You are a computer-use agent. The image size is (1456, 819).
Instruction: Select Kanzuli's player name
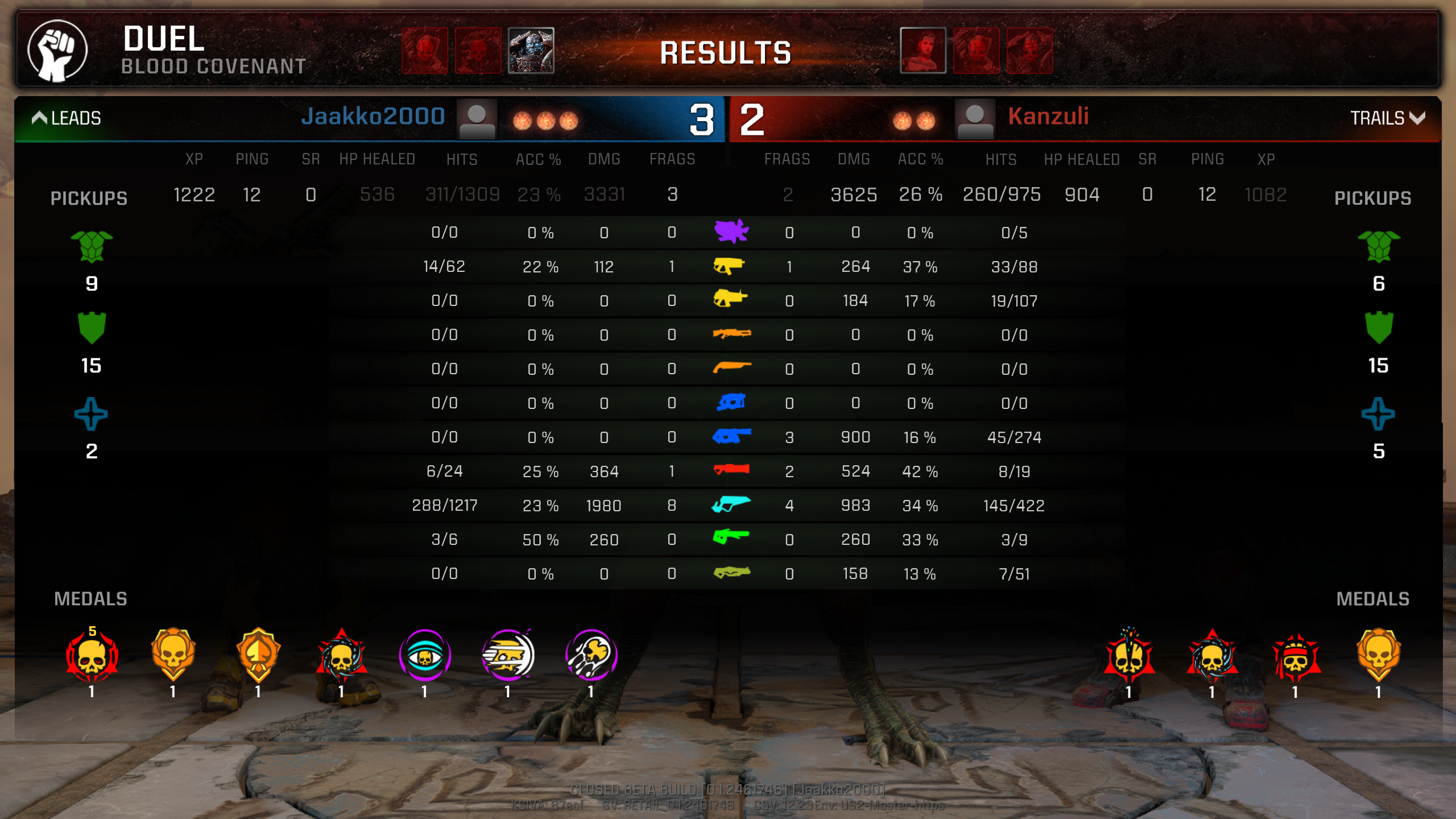tap(1048, 117)
